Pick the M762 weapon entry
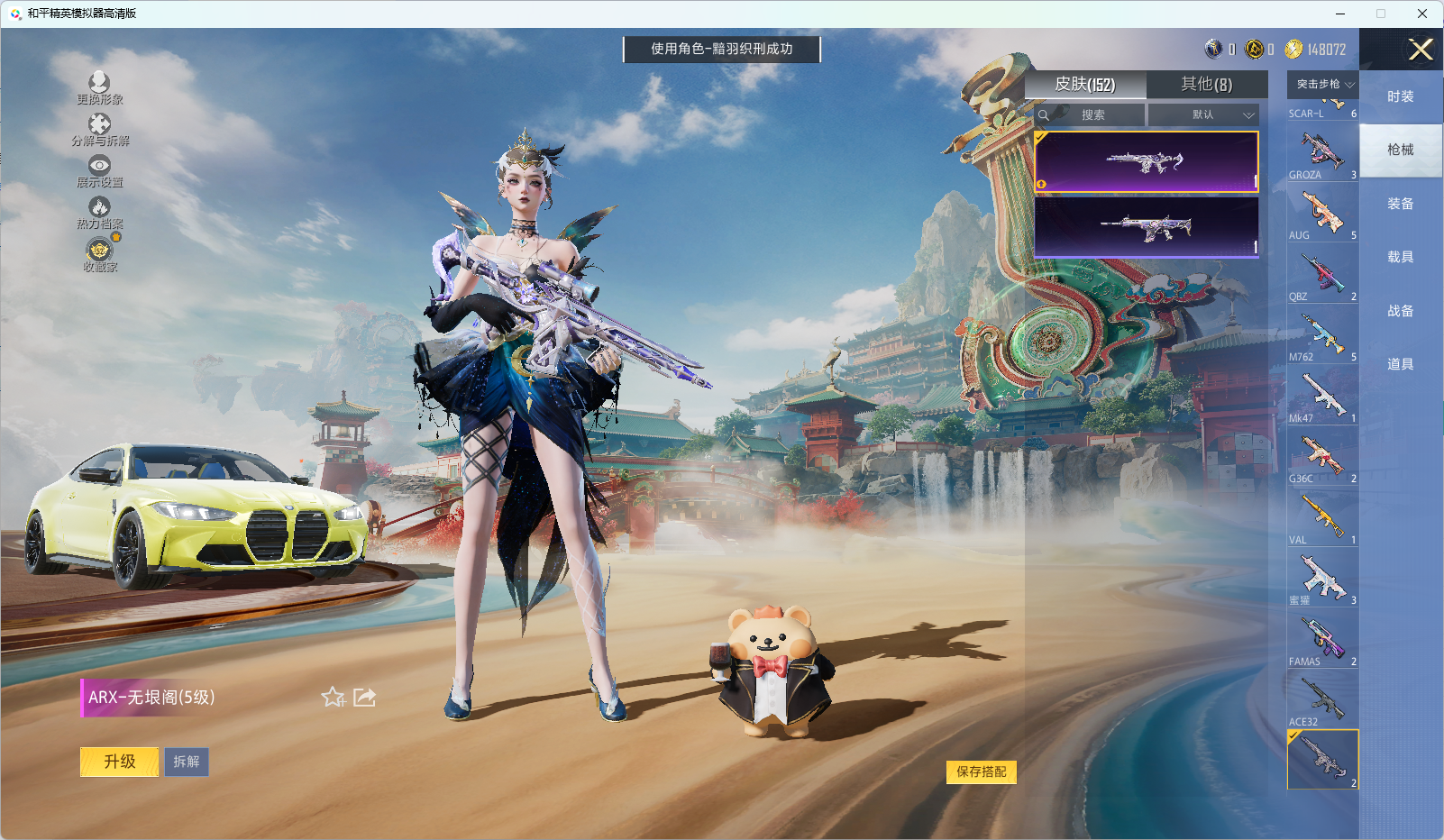 click(x=1322, y=335)
